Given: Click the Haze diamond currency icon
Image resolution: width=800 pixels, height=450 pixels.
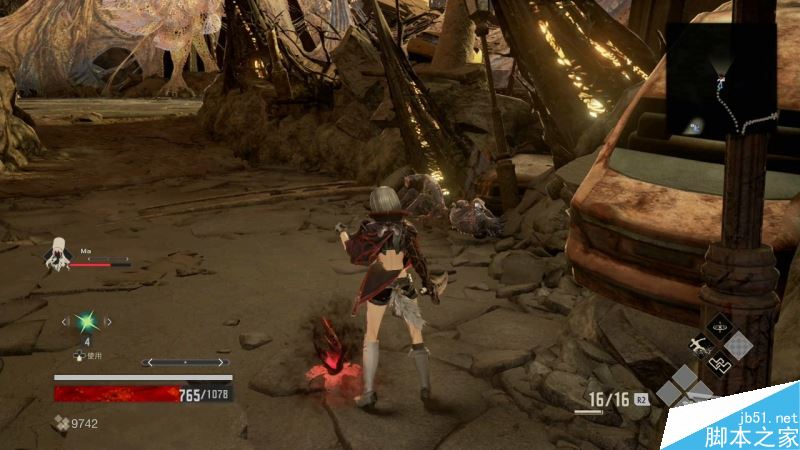Looking at the screenshot, I should (61, 423).
